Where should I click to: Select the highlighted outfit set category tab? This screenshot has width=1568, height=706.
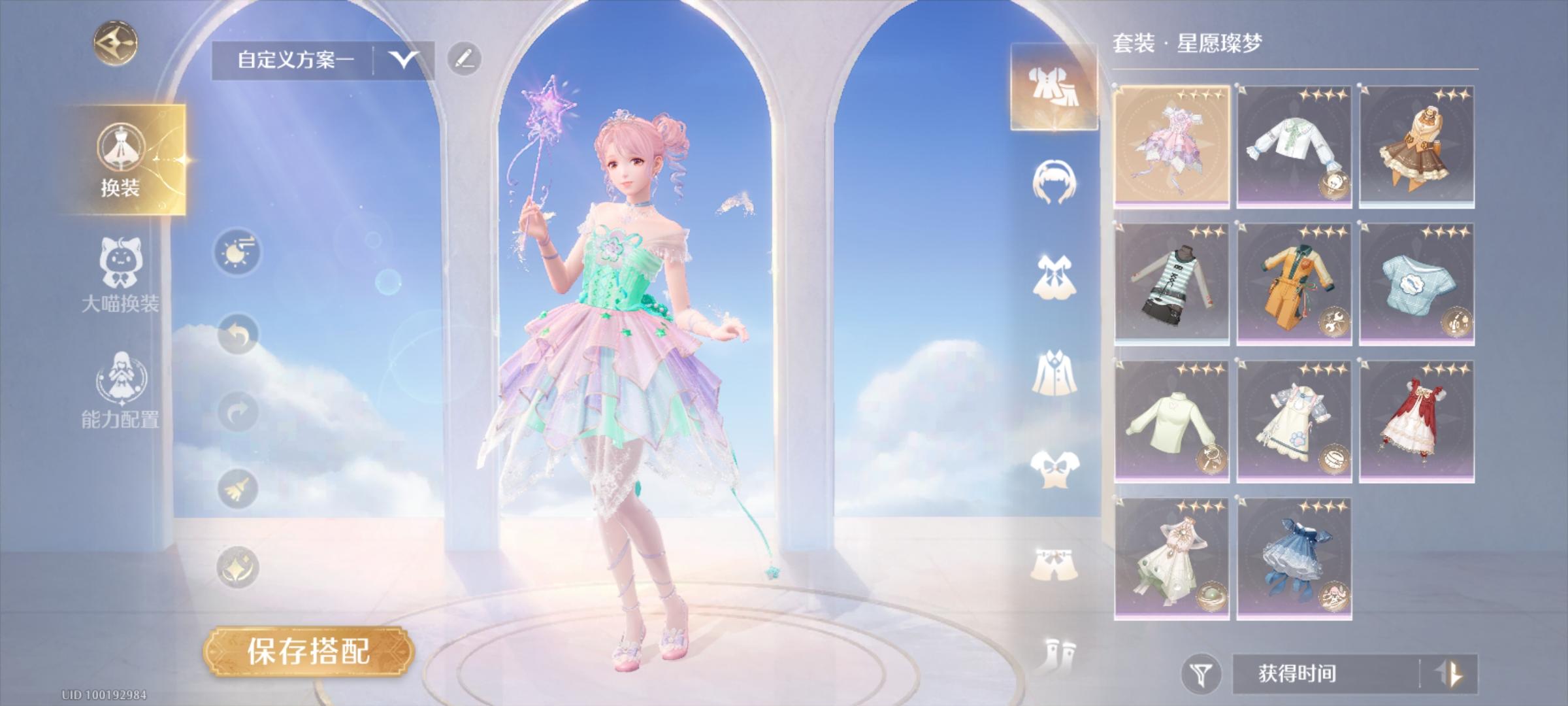(x=1053, y=88)
